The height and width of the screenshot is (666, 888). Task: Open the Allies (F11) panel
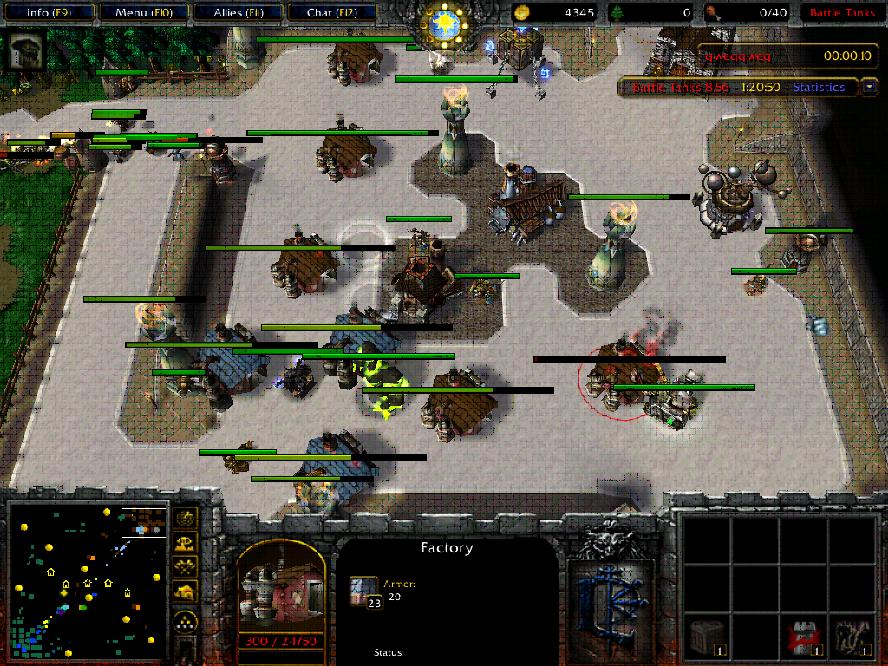[x=236, y=13]
